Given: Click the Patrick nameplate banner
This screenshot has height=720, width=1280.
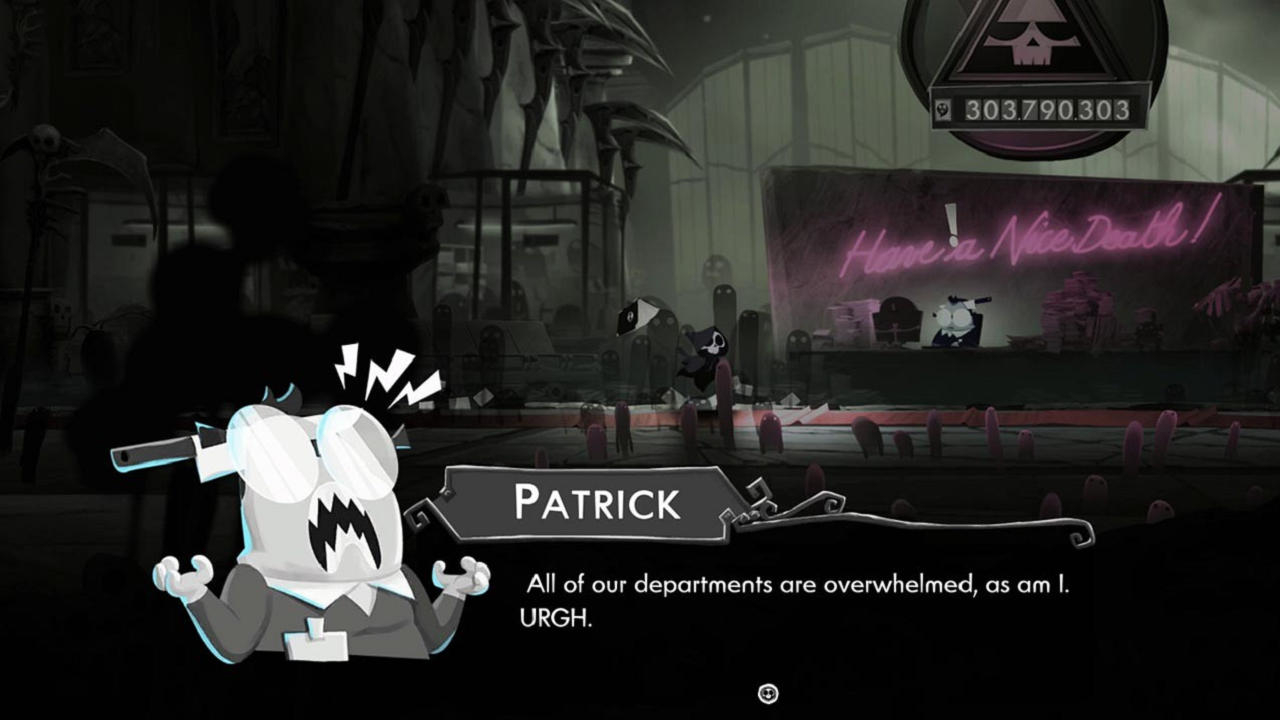Looking at the screenshot, I should [x=585, y=500].
